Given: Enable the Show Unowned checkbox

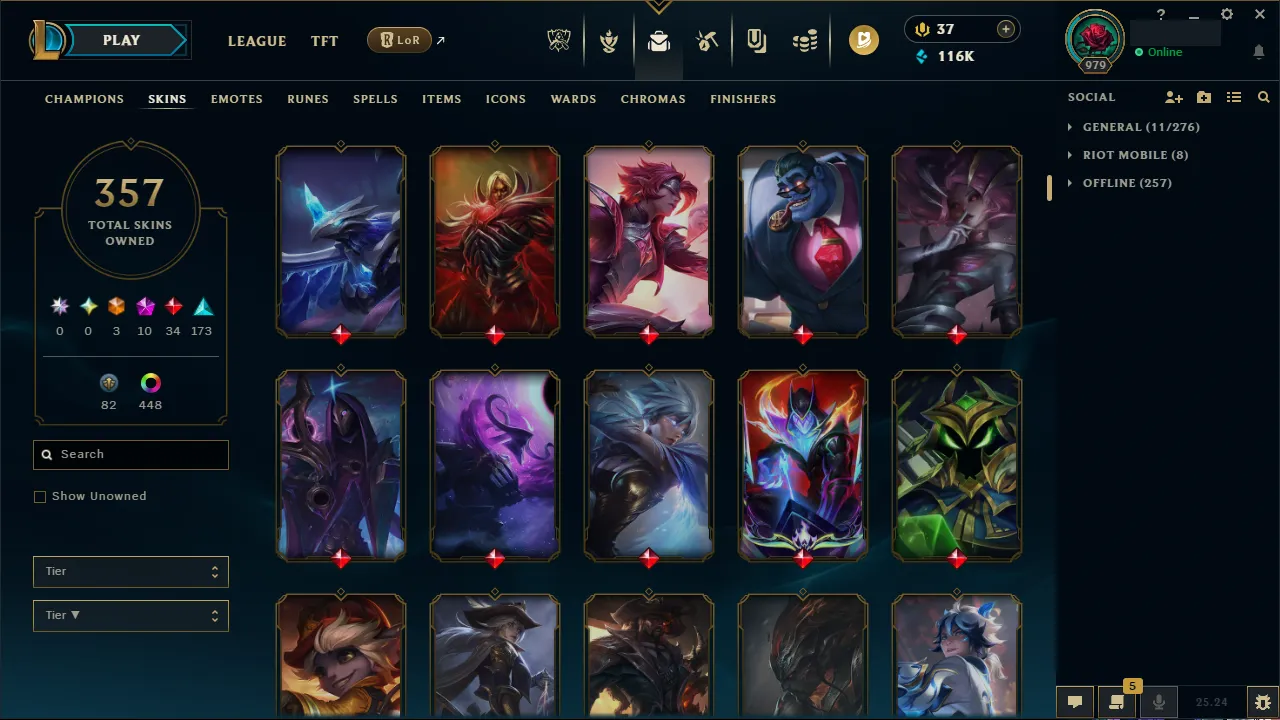Looking at the screenshot, I should (x=40, y=496).
